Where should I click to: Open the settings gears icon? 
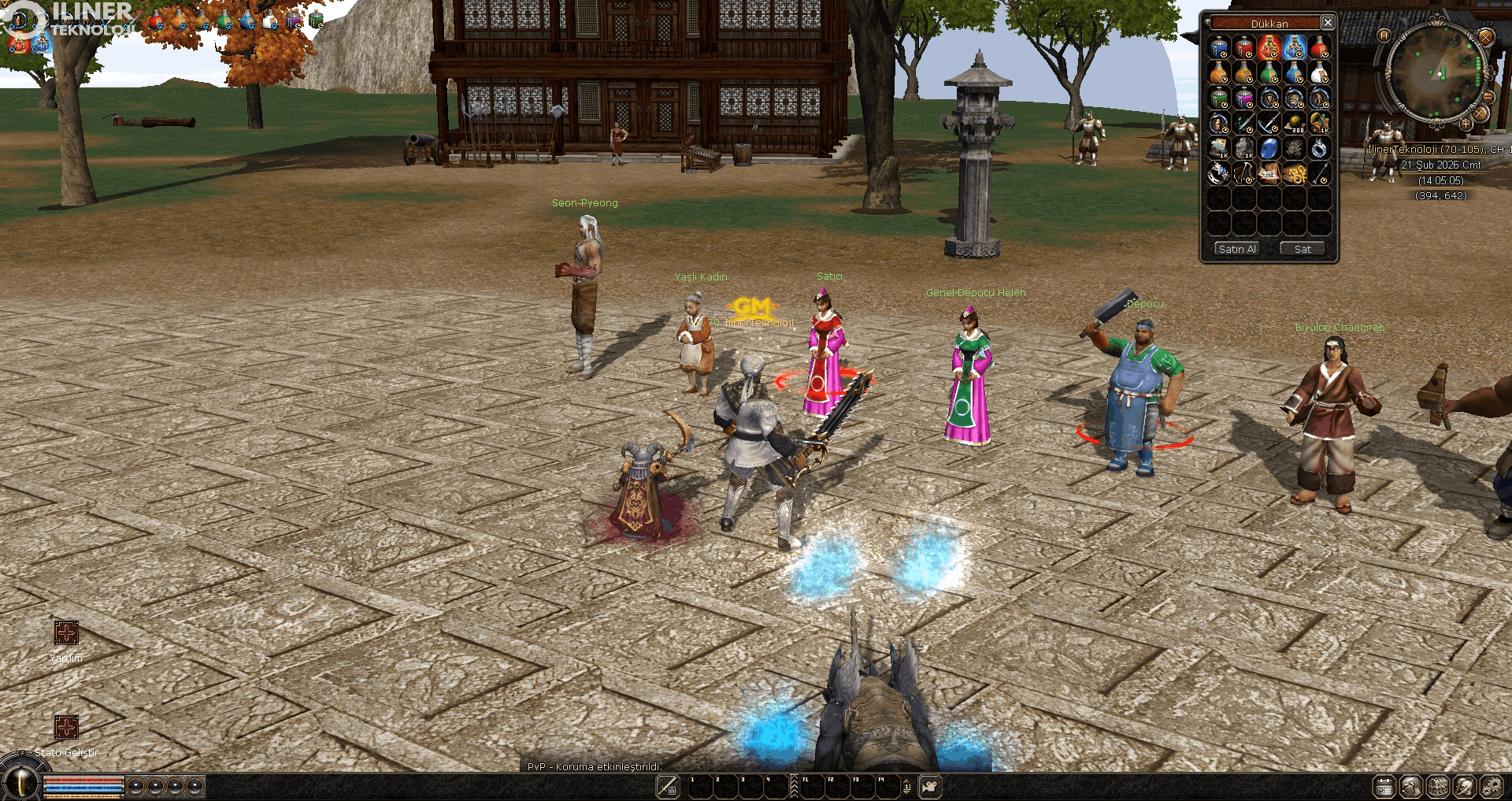pyautogui.click(x=1492, y=786)
